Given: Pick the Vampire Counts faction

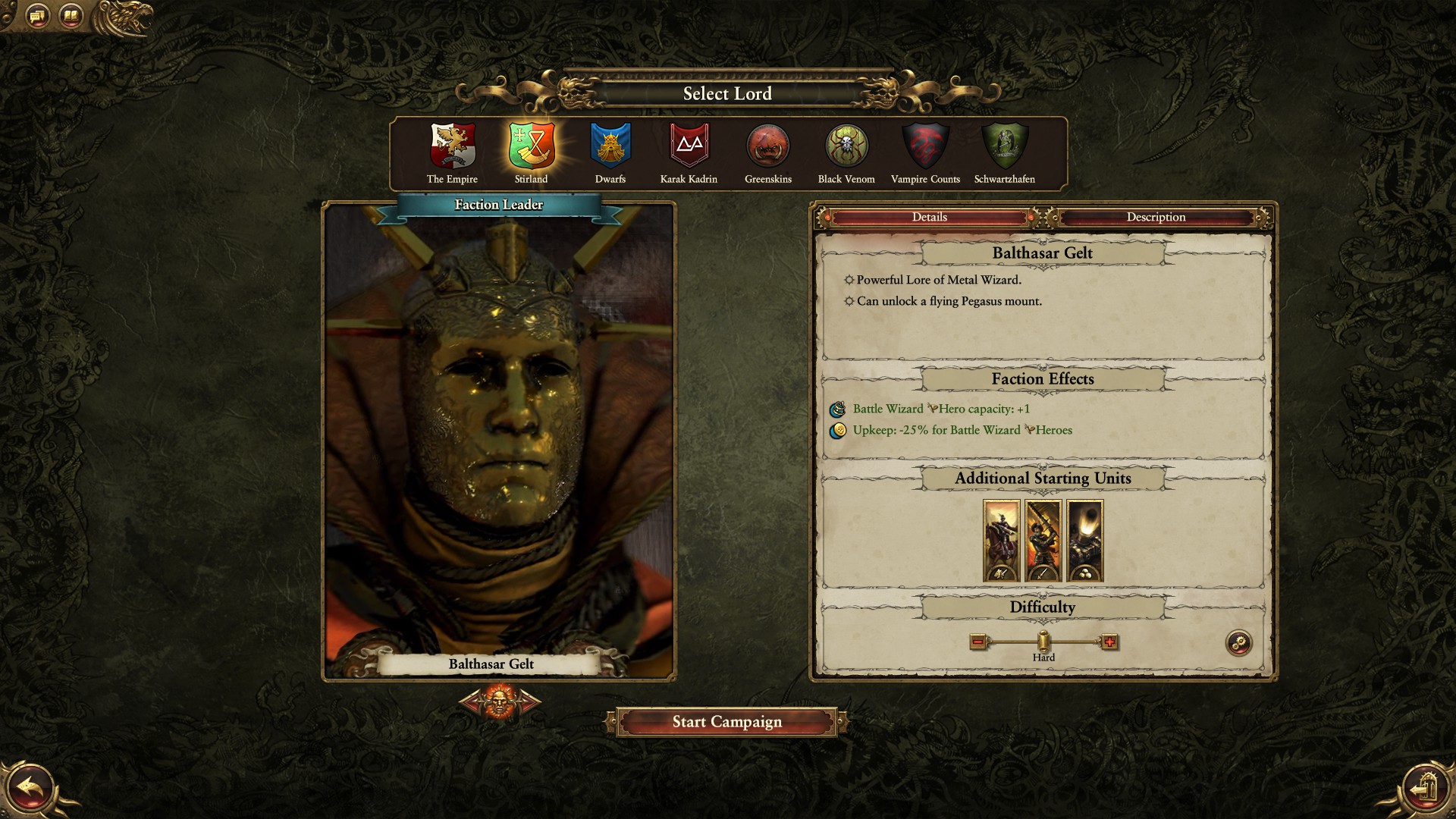Looking at the screenshot, I should click(x=925, y=146).
